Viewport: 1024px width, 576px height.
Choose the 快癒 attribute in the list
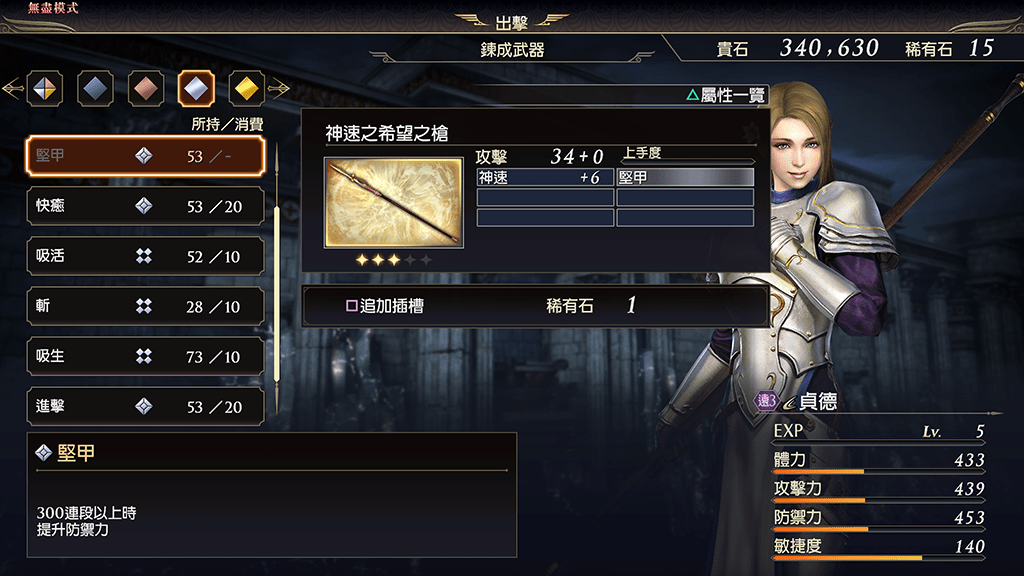click(145, 206)
